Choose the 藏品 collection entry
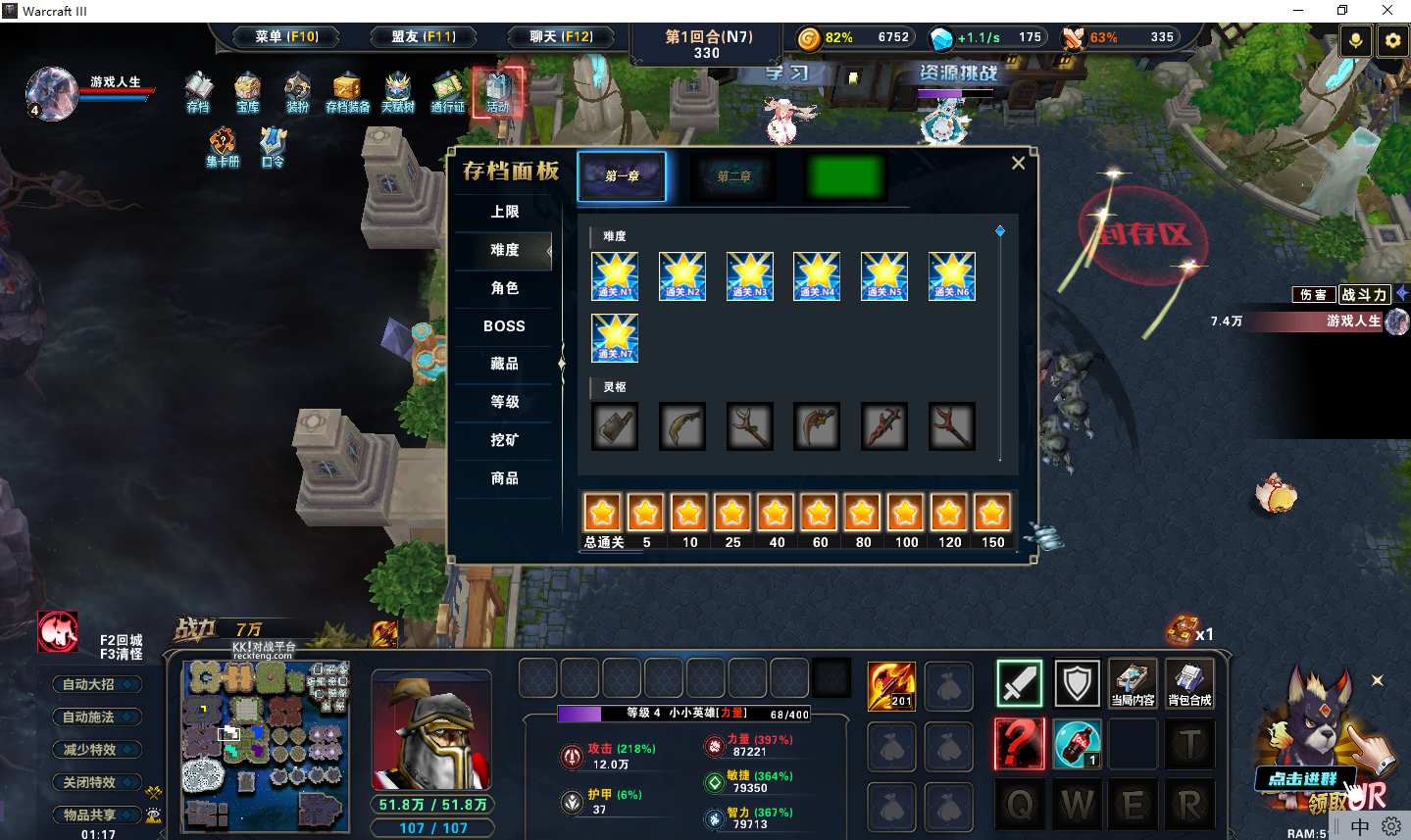The height and width of the screenshot is (840, 1411). 504,364
